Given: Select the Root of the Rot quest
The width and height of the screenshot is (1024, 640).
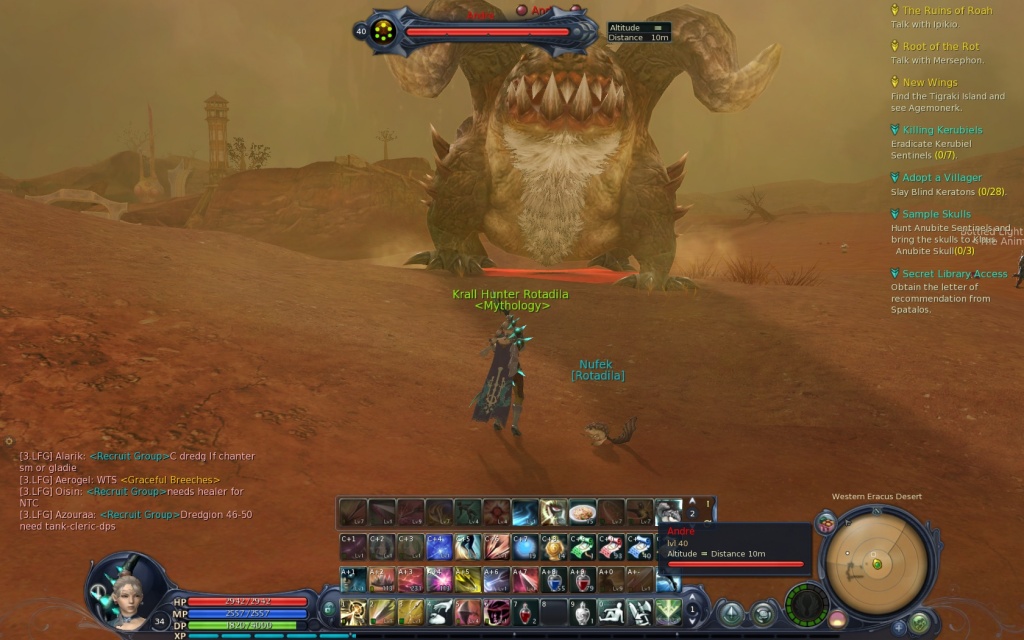Looking at the screenshot, I should [940, 47].
